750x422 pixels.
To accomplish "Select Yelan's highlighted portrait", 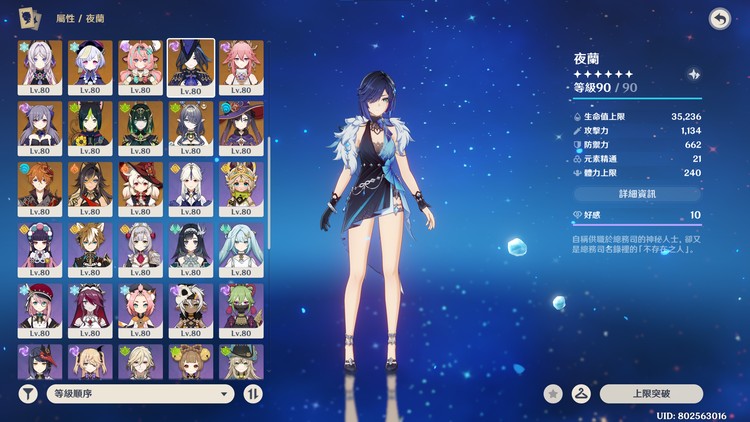I will [x=190, y=64].
